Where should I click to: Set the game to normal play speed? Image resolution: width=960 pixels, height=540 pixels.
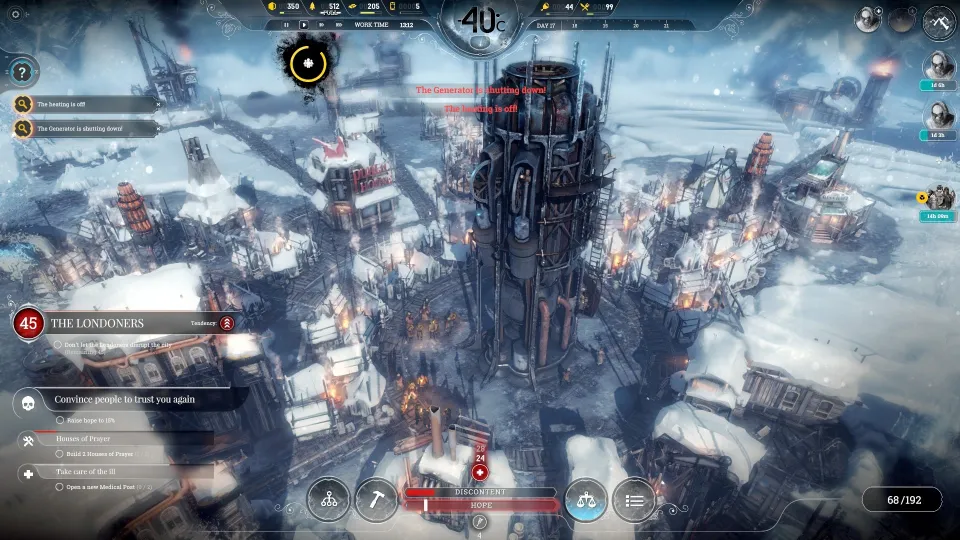pyautogui.click(x=304, y=24)
